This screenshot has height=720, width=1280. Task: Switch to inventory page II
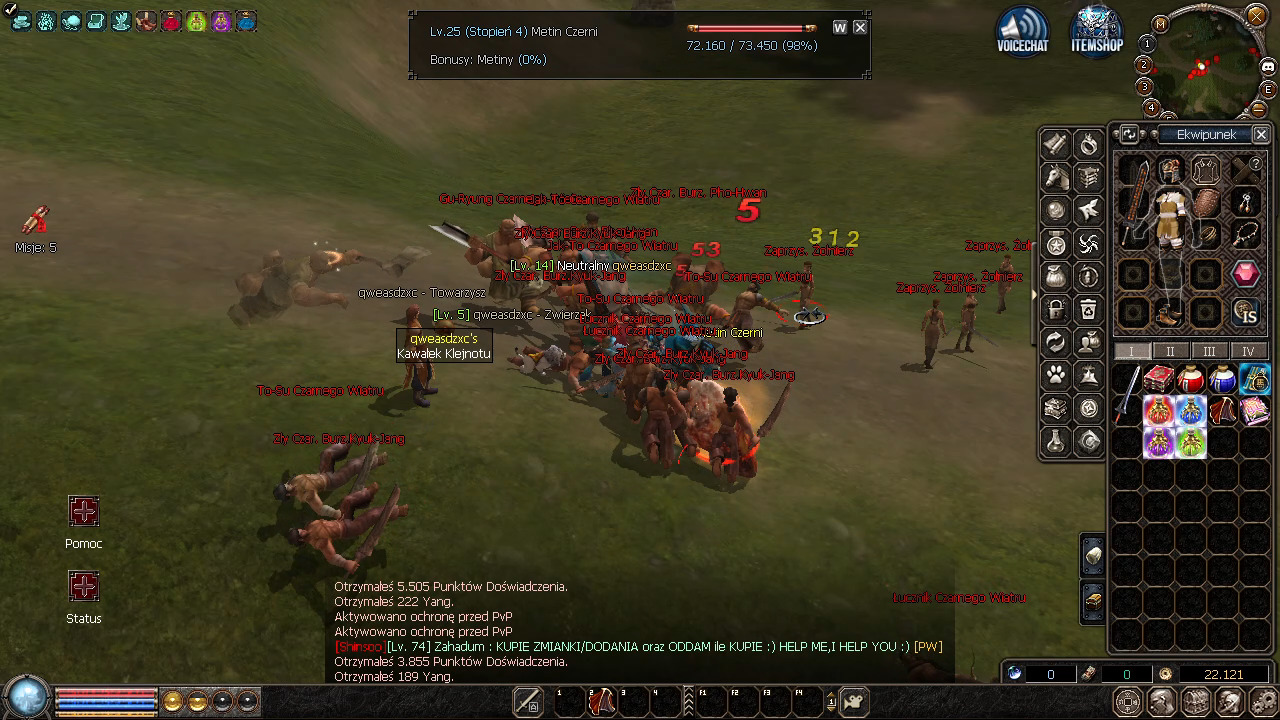(x=1170, y=351)
